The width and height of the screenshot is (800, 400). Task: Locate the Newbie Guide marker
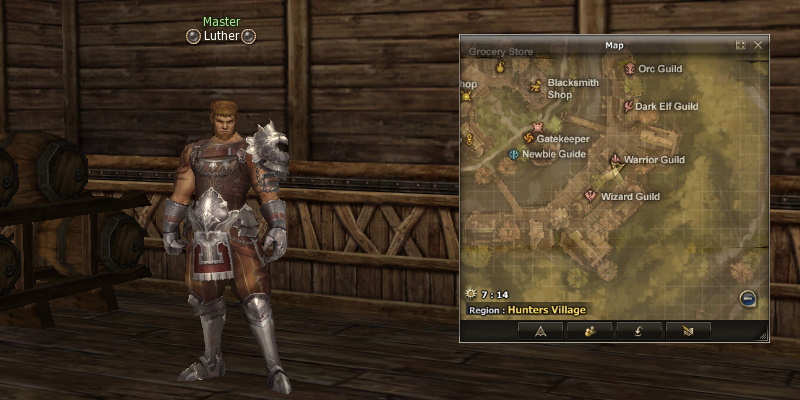tap(514, 154)
